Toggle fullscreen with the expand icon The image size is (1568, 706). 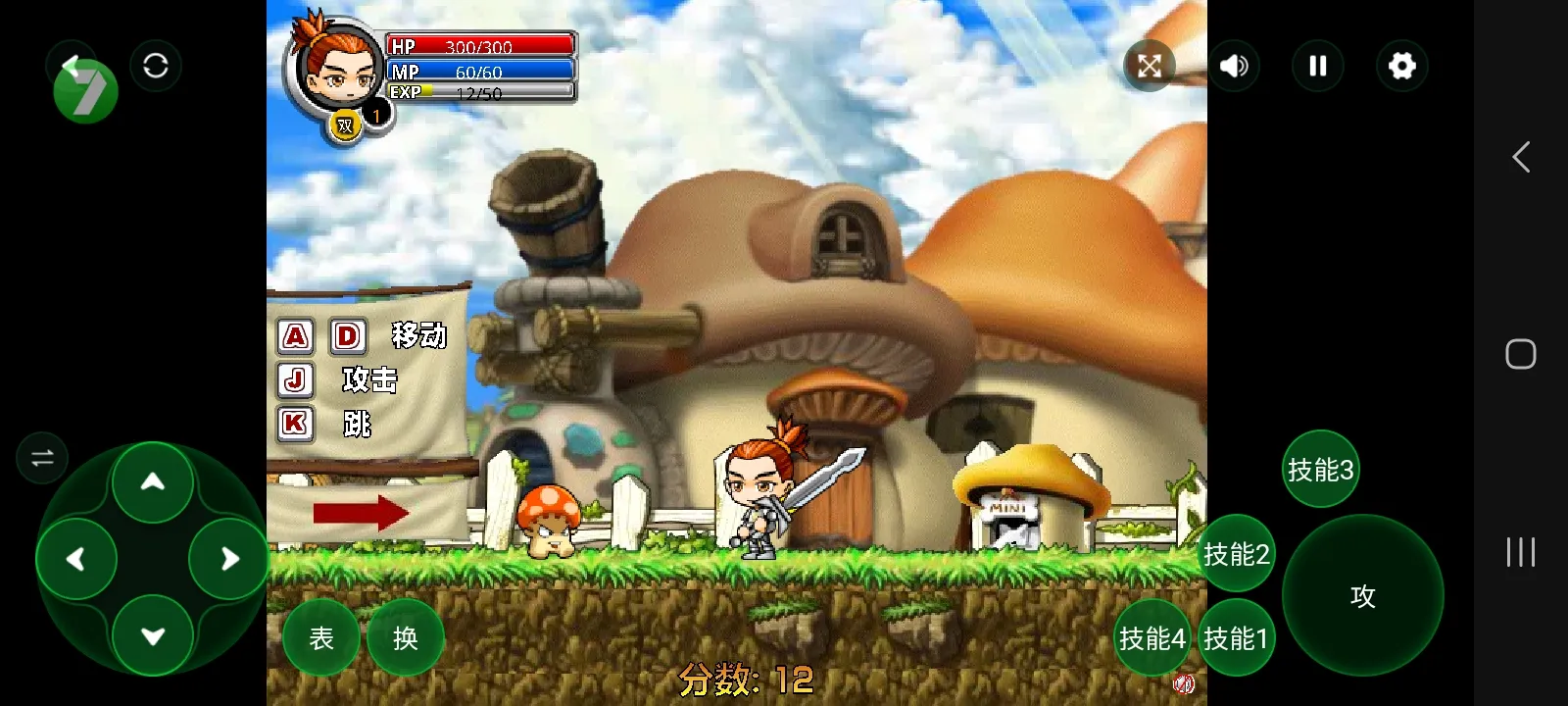click(x=1150, y=66)
